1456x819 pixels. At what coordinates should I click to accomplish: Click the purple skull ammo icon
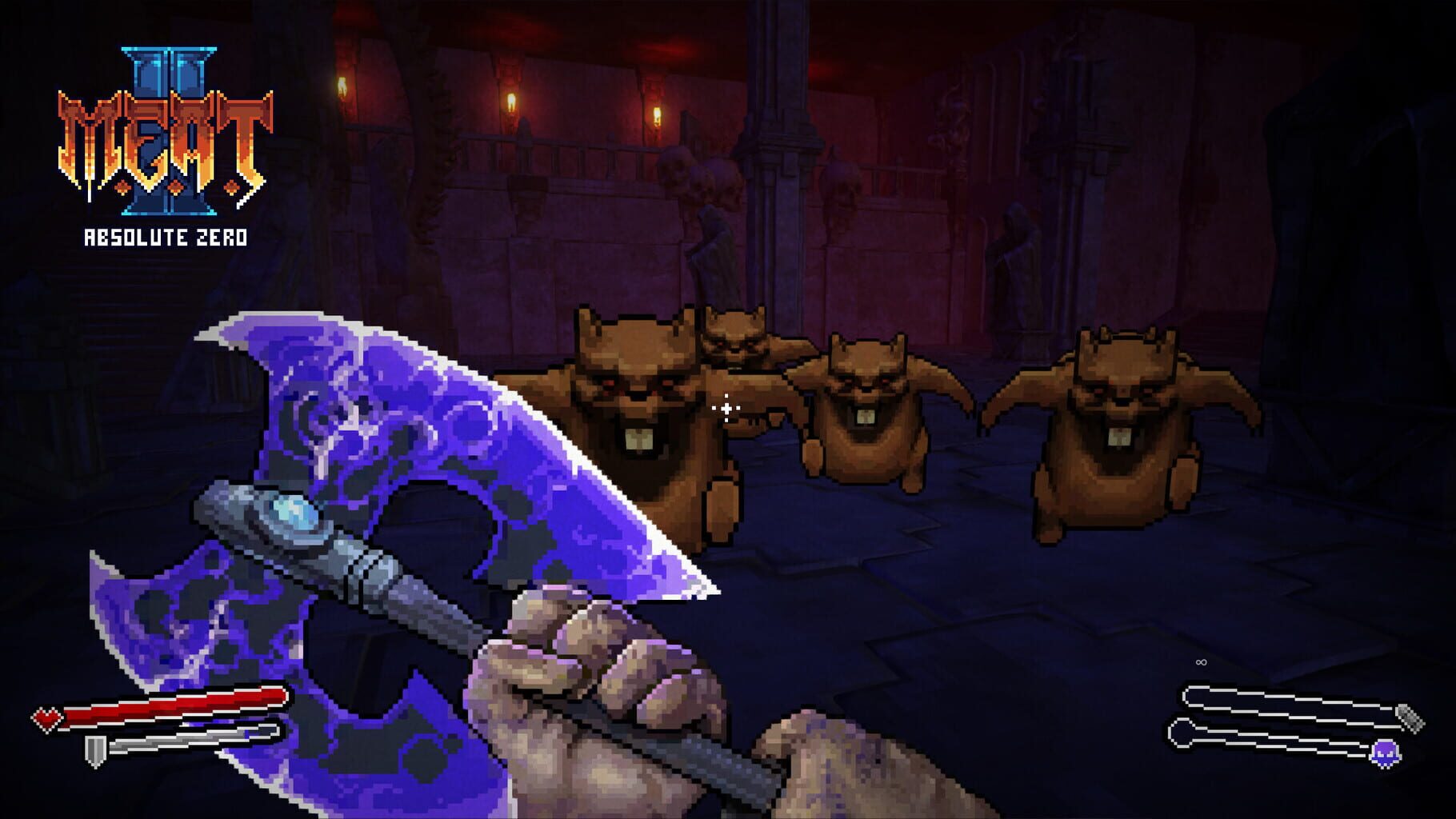(x=1384, y=755)
